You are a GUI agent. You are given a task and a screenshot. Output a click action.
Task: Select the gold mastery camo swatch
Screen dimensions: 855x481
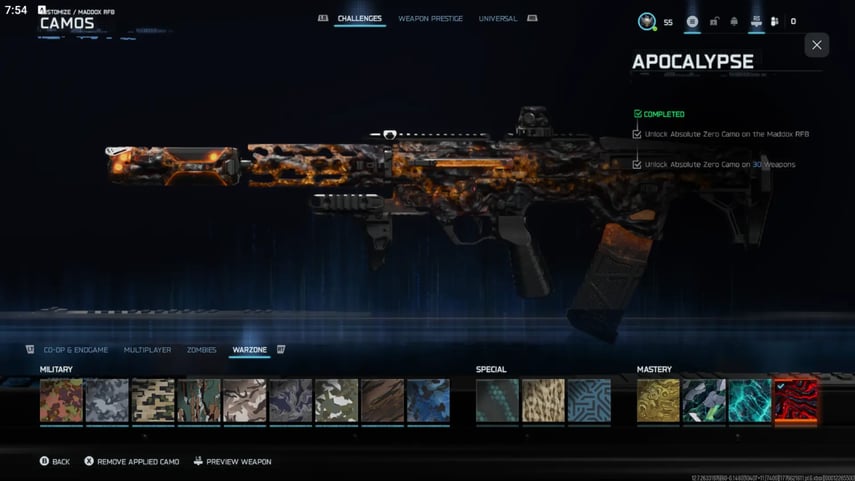click(x=658, y=400)
